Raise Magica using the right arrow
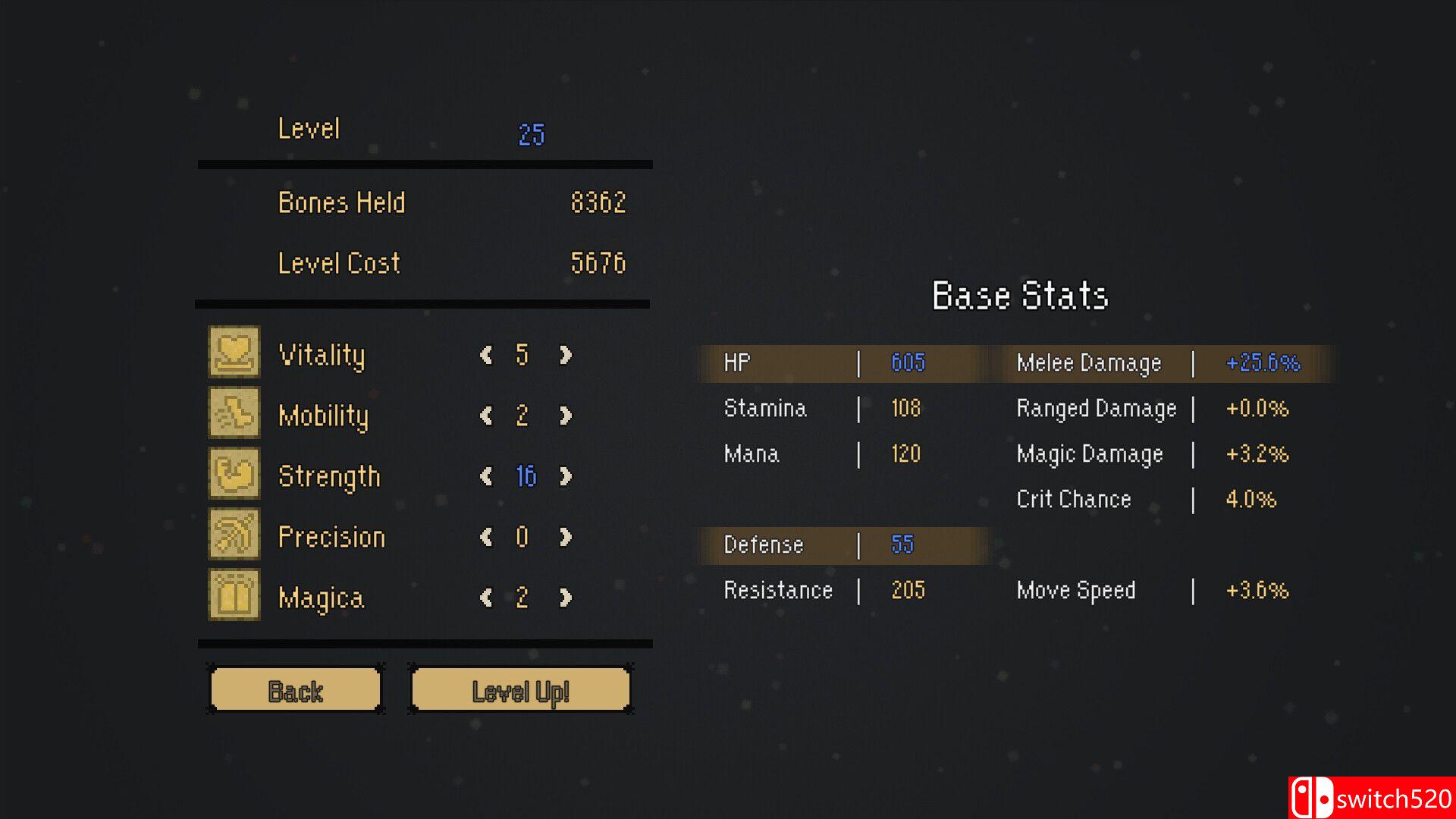Screen dimensions: 1456x819 pyautogui.click(x=565, y=598)
